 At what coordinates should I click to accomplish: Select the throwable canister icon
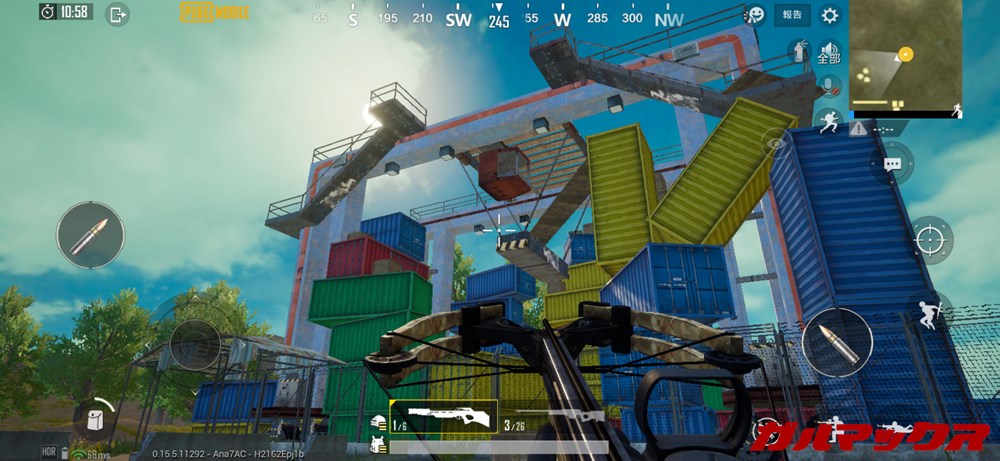[799, 50]
